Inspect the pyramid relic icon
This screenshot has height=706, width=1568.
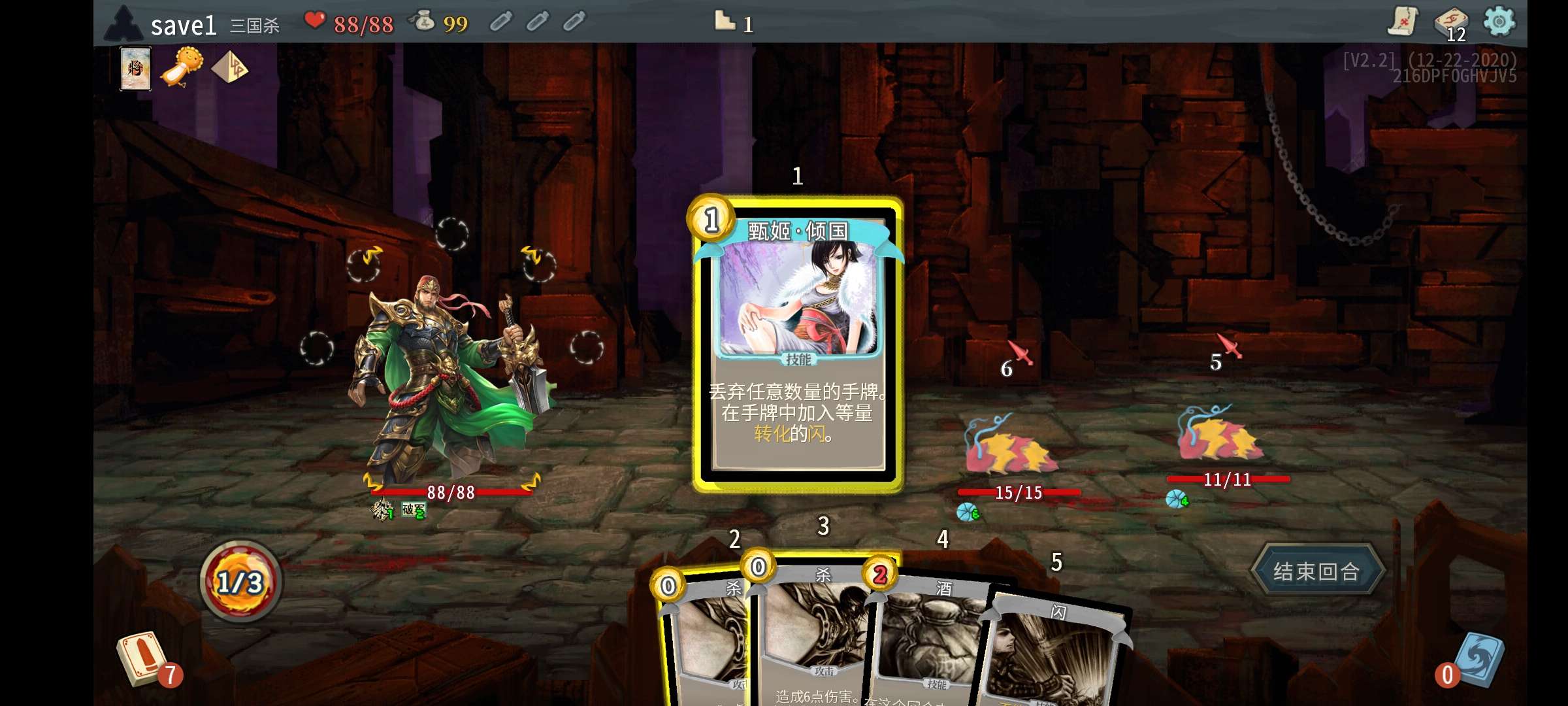pos(230,67)
